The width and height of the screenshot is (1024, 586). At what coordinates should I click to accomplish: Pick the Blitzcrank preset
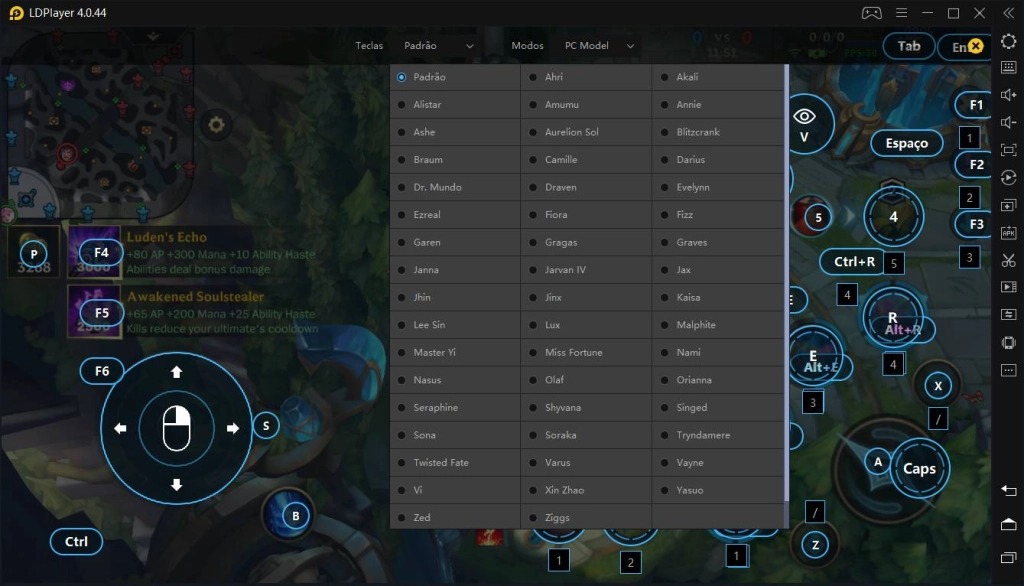click(x=698, y=132)
